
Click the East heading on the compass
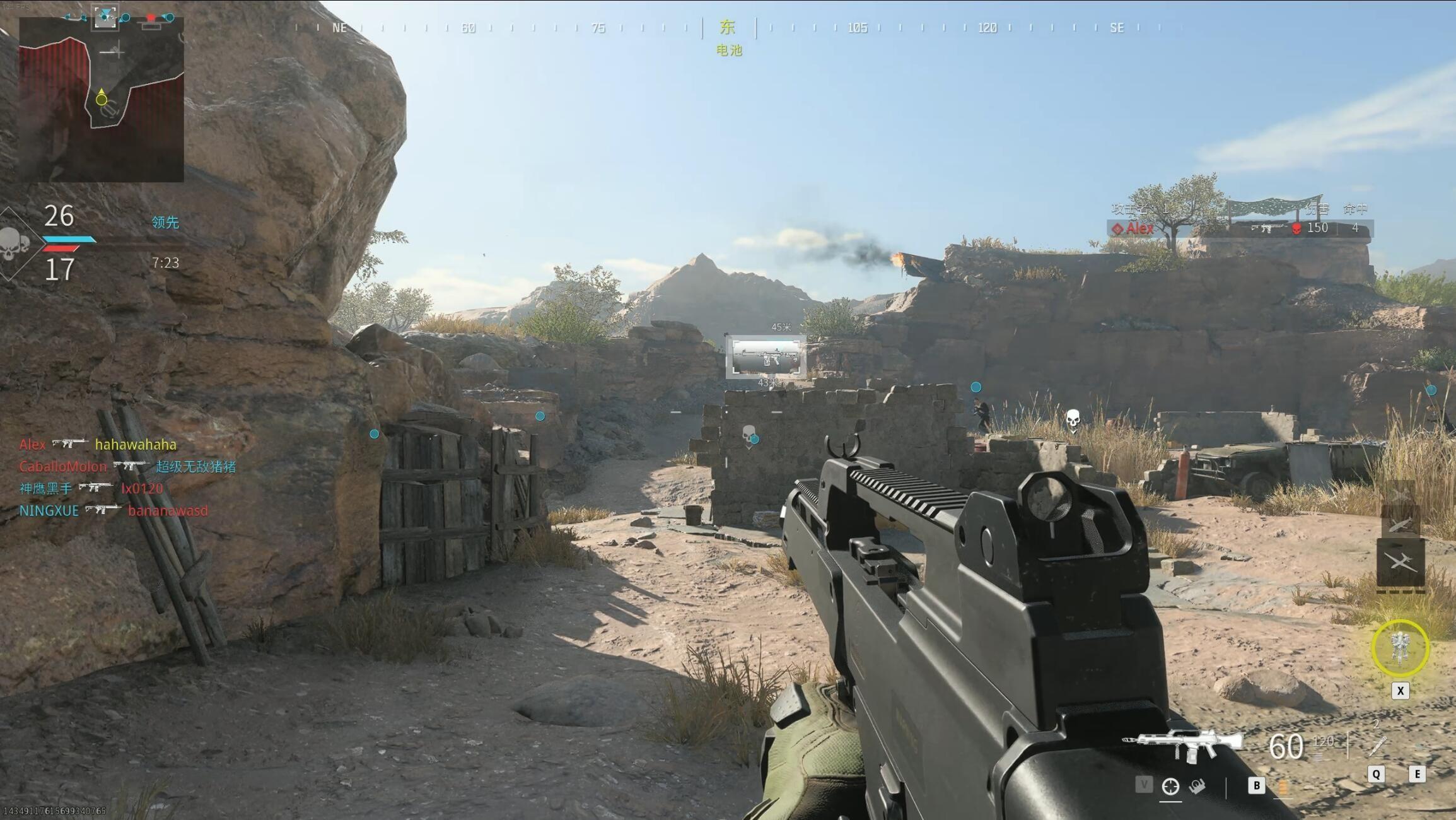coord(728,27)
